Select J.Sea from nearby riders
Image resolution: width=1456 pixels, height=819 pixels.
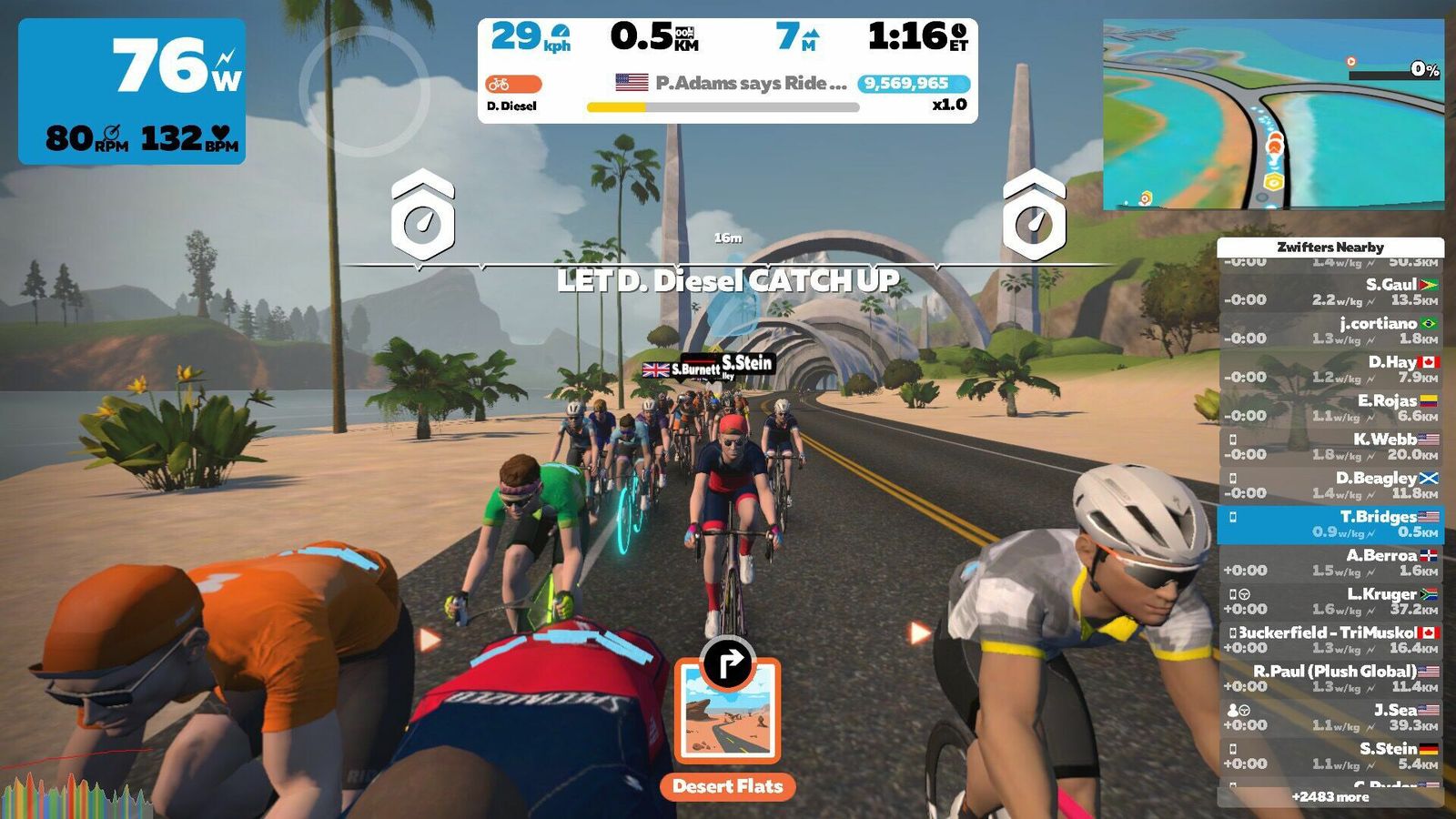click(x=1330, y=717)
